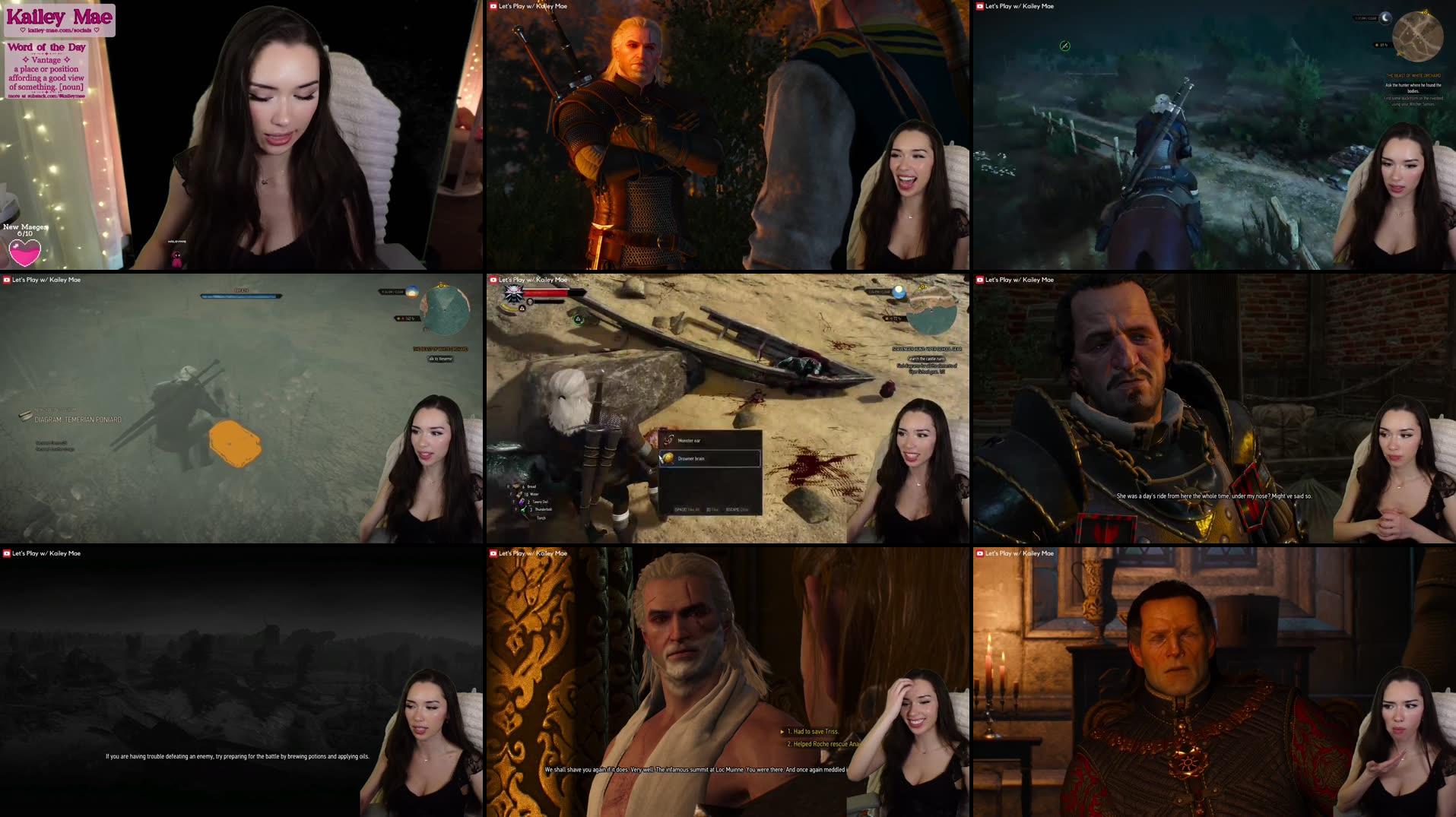Click the Monster ear loot icon
The image size is (1456, 817).
(667, 439)
